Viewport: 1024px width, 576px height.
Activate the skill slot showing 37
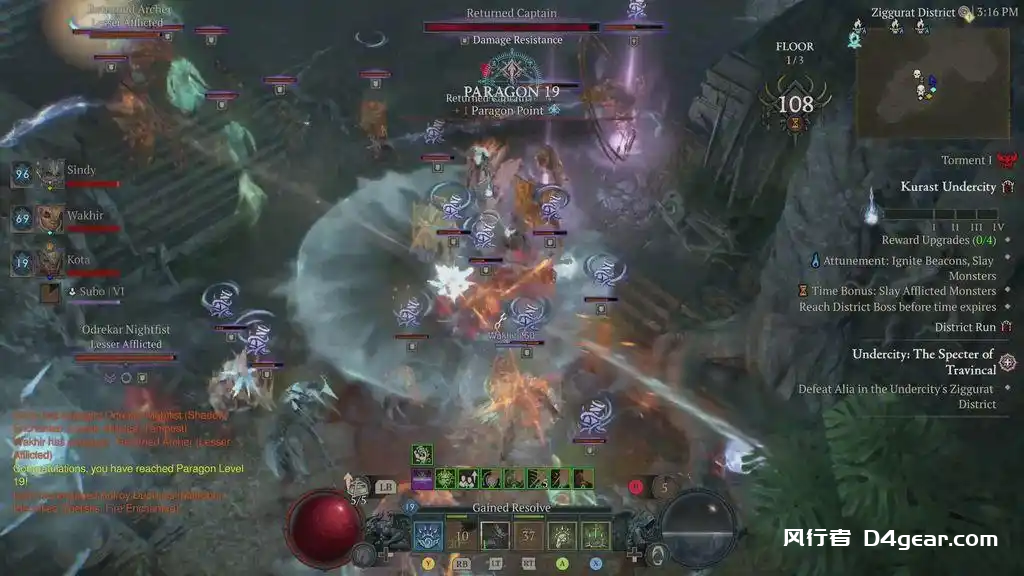[528, 536]
